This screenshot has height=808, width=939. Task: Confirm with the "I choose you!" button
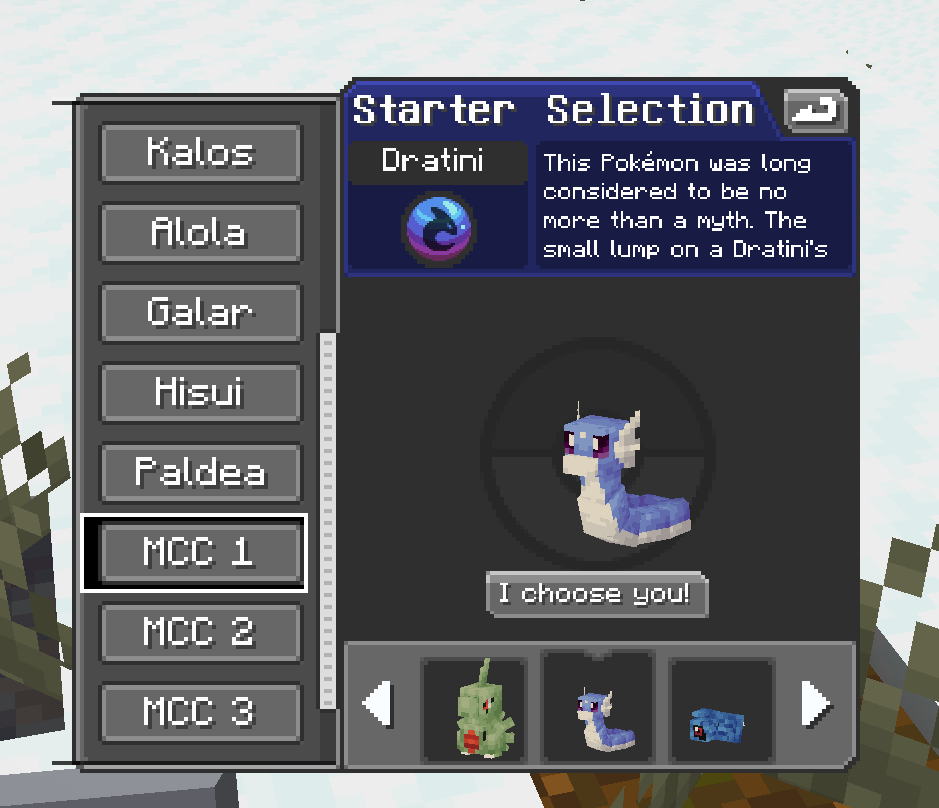pos(597,594)
